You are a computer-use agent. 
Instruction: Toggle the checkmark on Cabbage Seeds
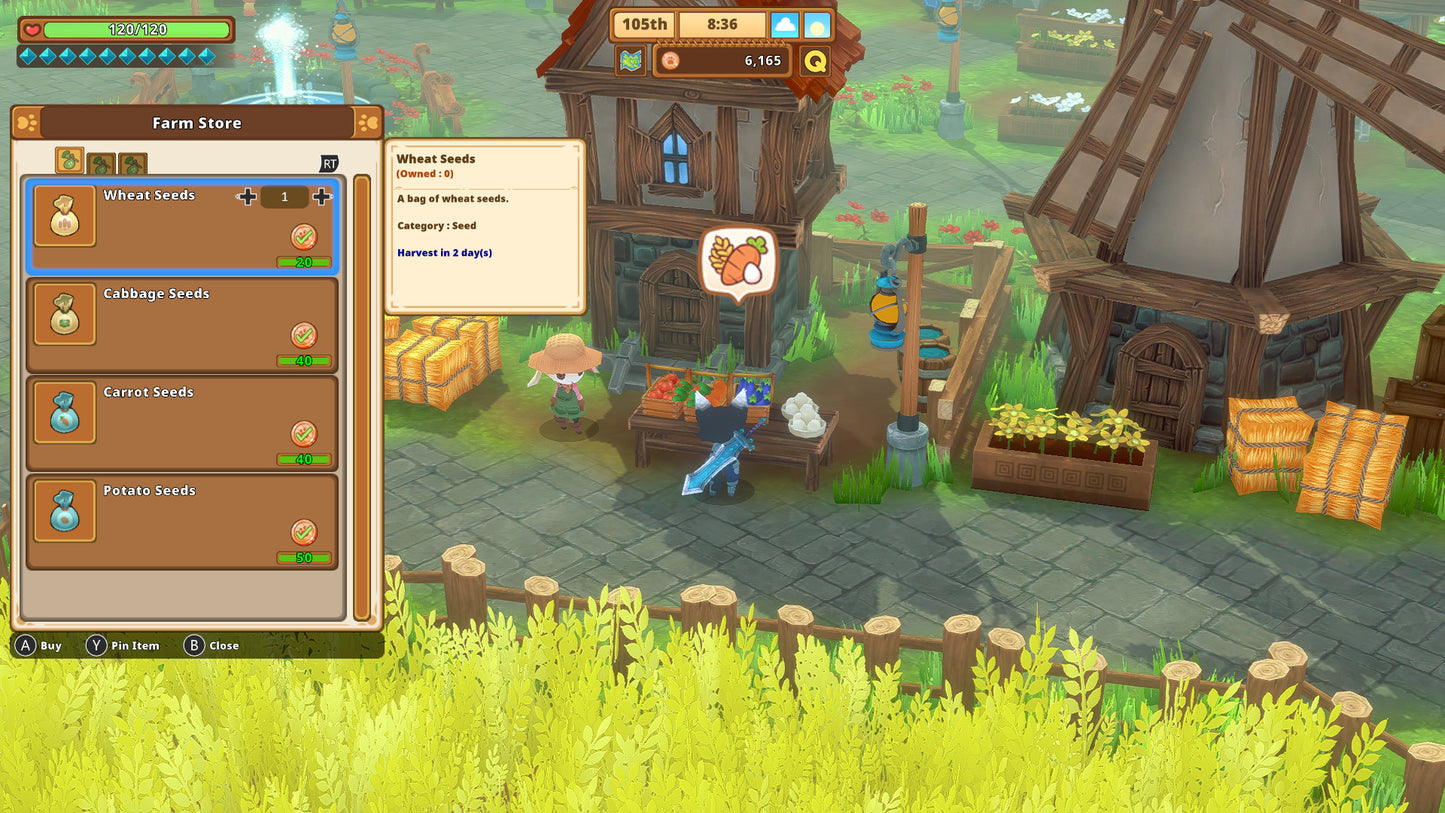(x=303, y=335)
